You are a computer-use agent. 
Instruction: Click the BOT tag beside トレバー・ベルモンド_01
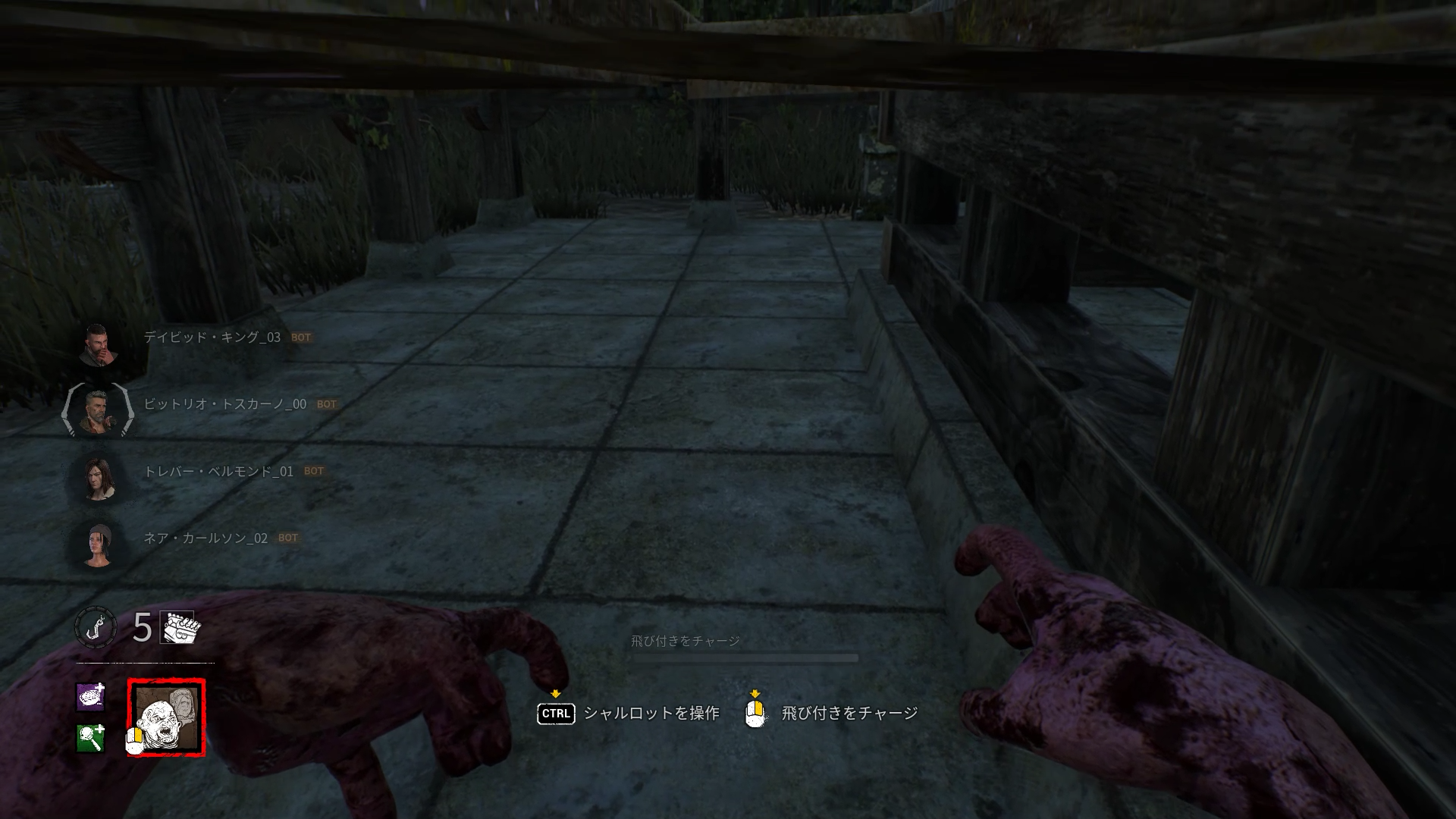tap(313, 471)
